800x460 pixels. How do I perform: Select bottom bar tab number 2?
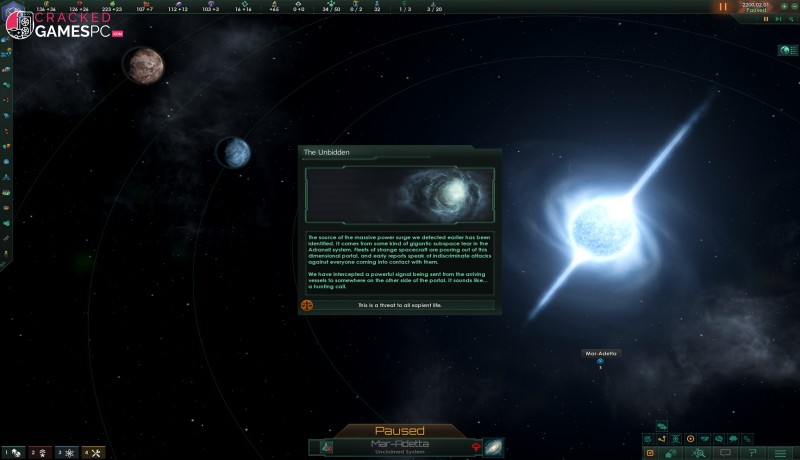click(x=39, y=453)
